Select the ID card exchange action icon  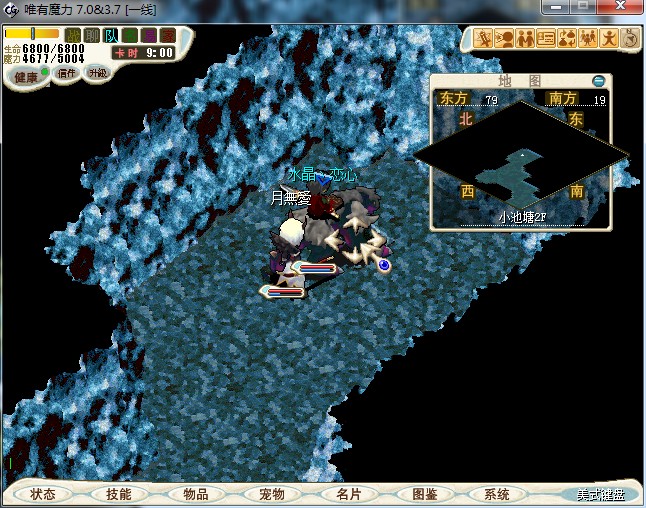(546, 39)
